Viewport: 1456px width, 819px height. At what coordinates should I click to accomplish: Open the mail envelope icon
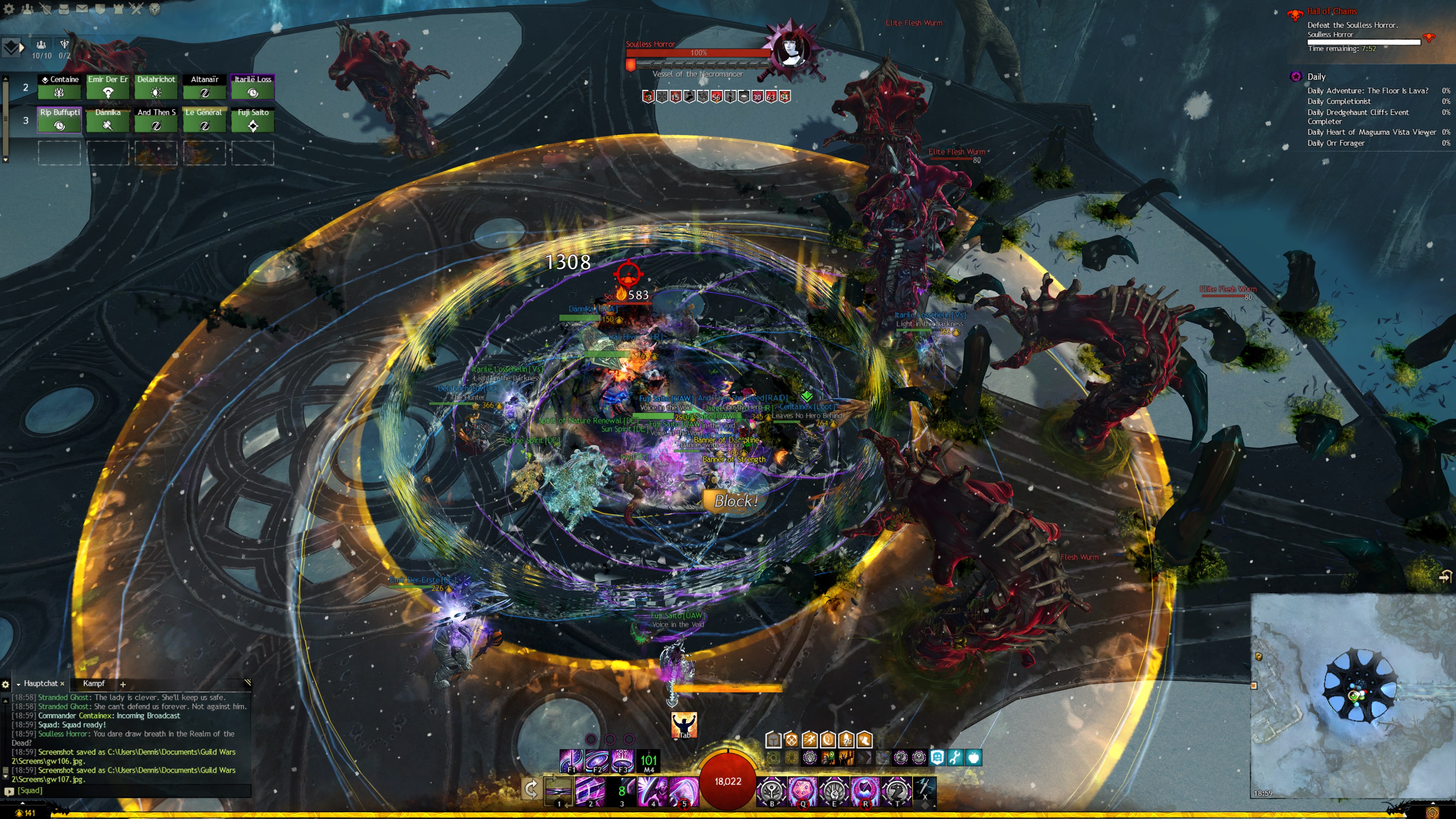(x=82, y=9)
